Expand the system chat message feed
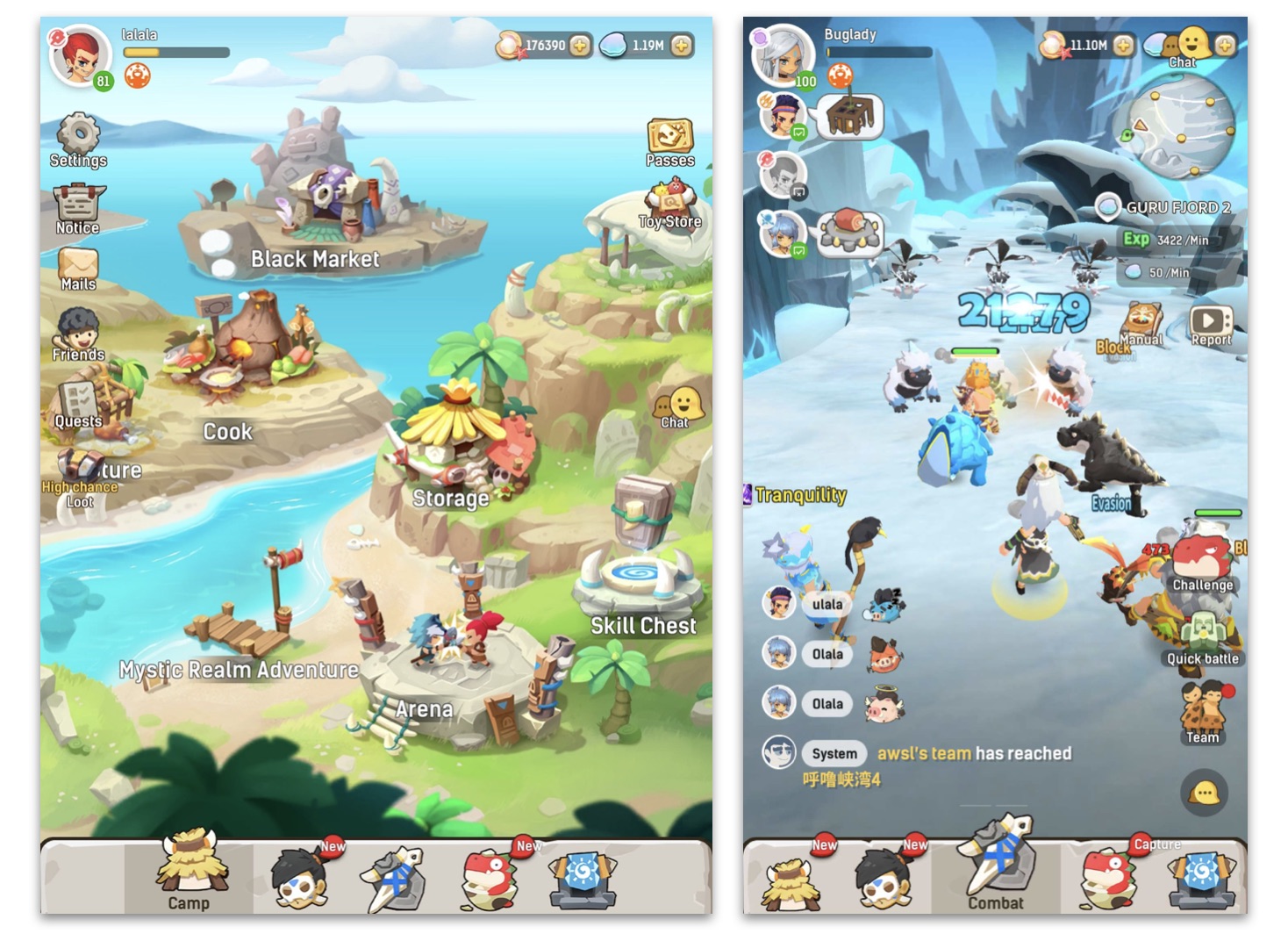 coord(834,753)
